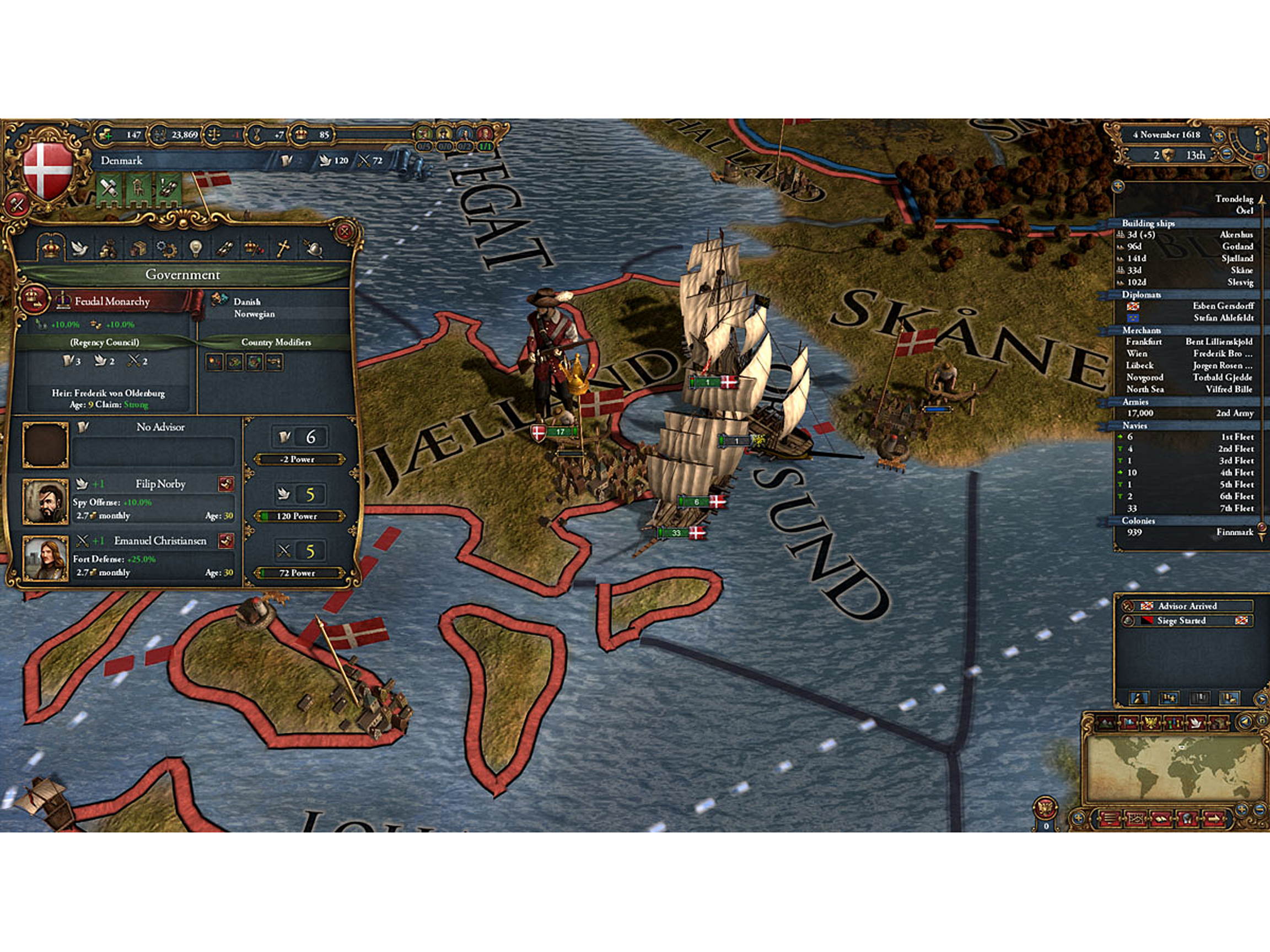The width and height of the screenshot is (1270, 952).
Task: Toggle the terrain map mode button
Action: (1106, 723)
